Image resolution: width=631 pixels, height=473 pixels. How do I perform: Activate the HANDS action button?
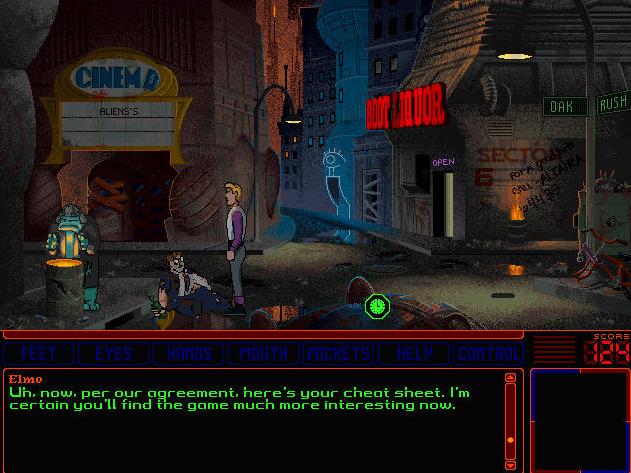point(189,353)
